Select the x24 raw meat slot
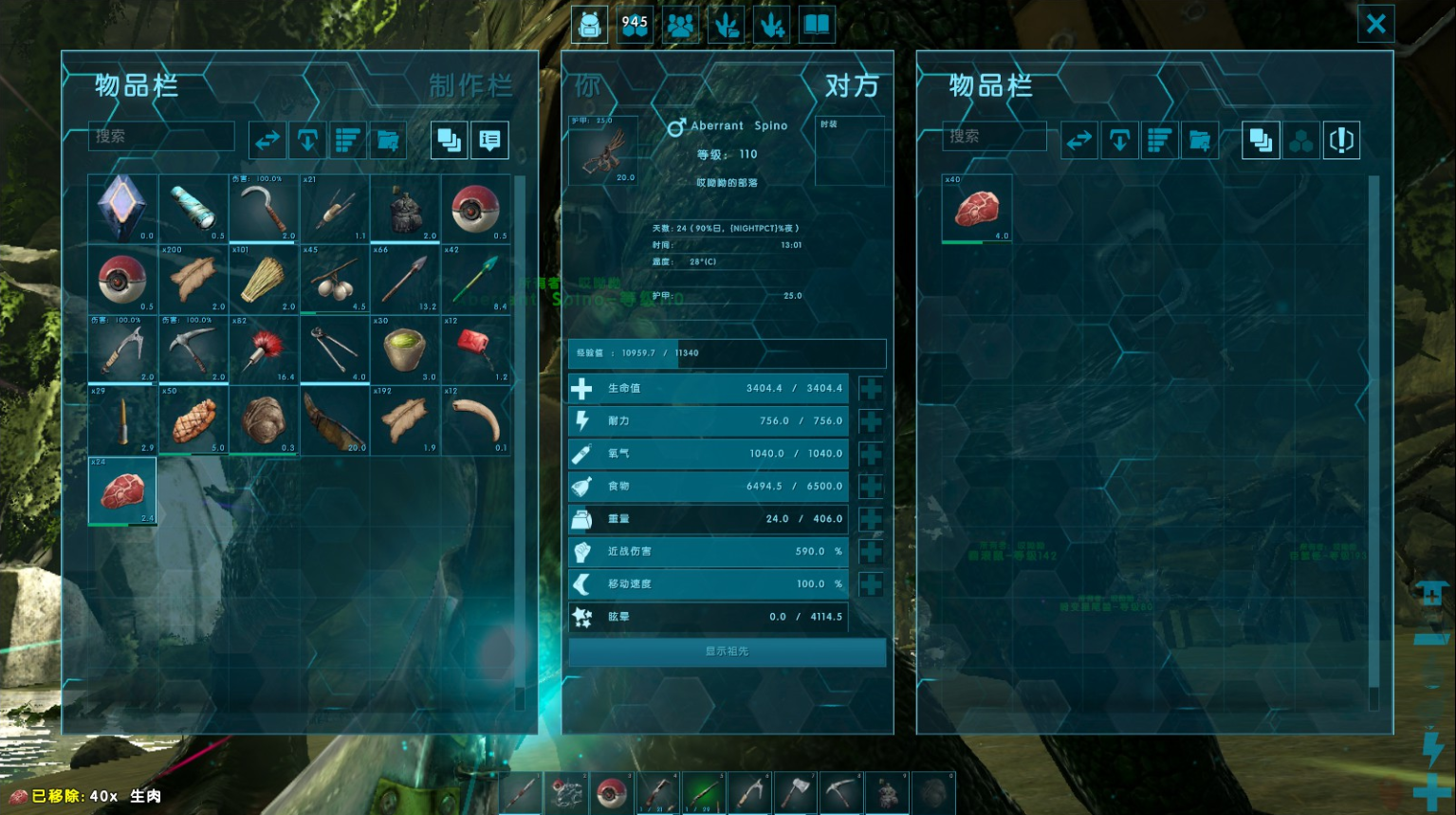 tap(122, 491)
